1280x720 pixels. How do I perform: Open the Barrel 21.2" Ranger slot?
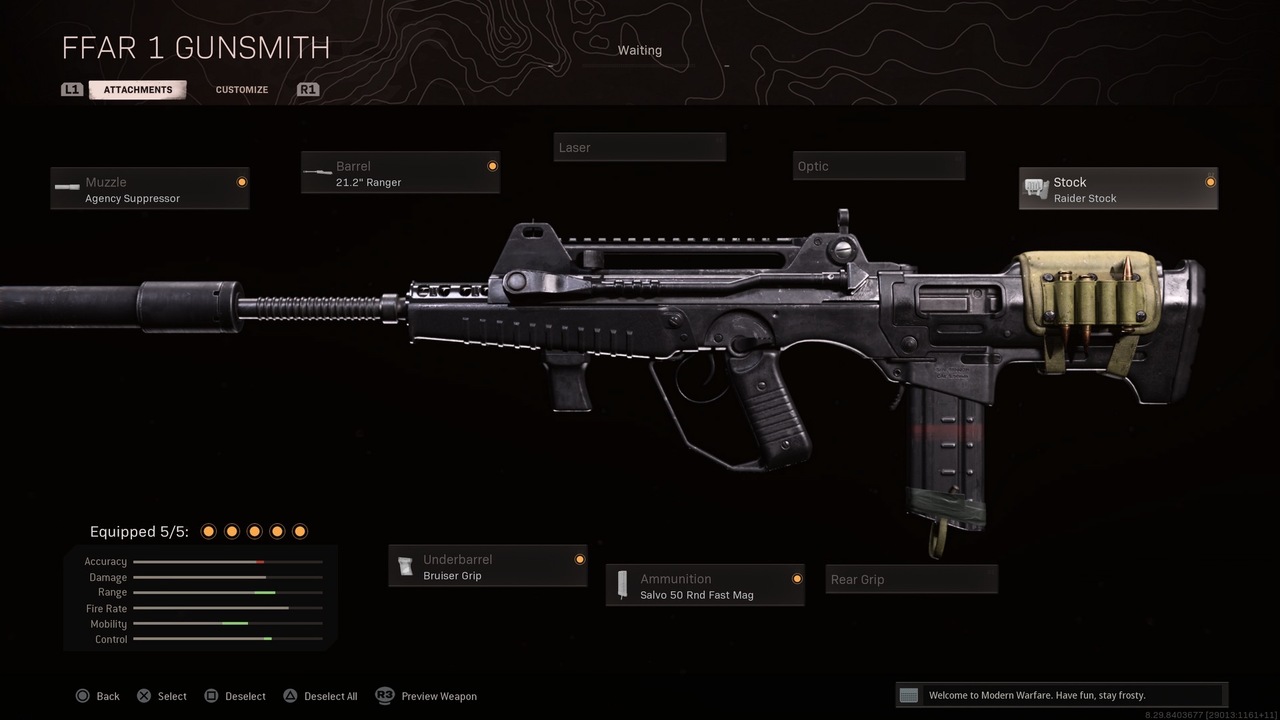pyautogui.click(x=400, y=173)
